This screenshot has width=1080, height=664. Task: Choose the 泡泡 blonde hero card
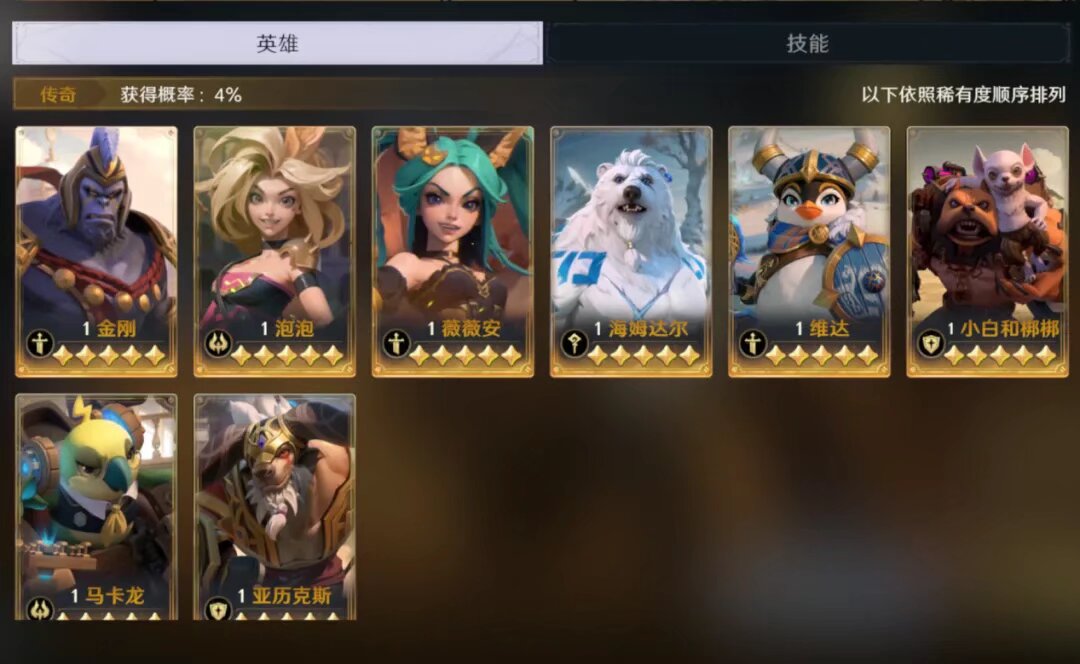[x=274, y=250]
